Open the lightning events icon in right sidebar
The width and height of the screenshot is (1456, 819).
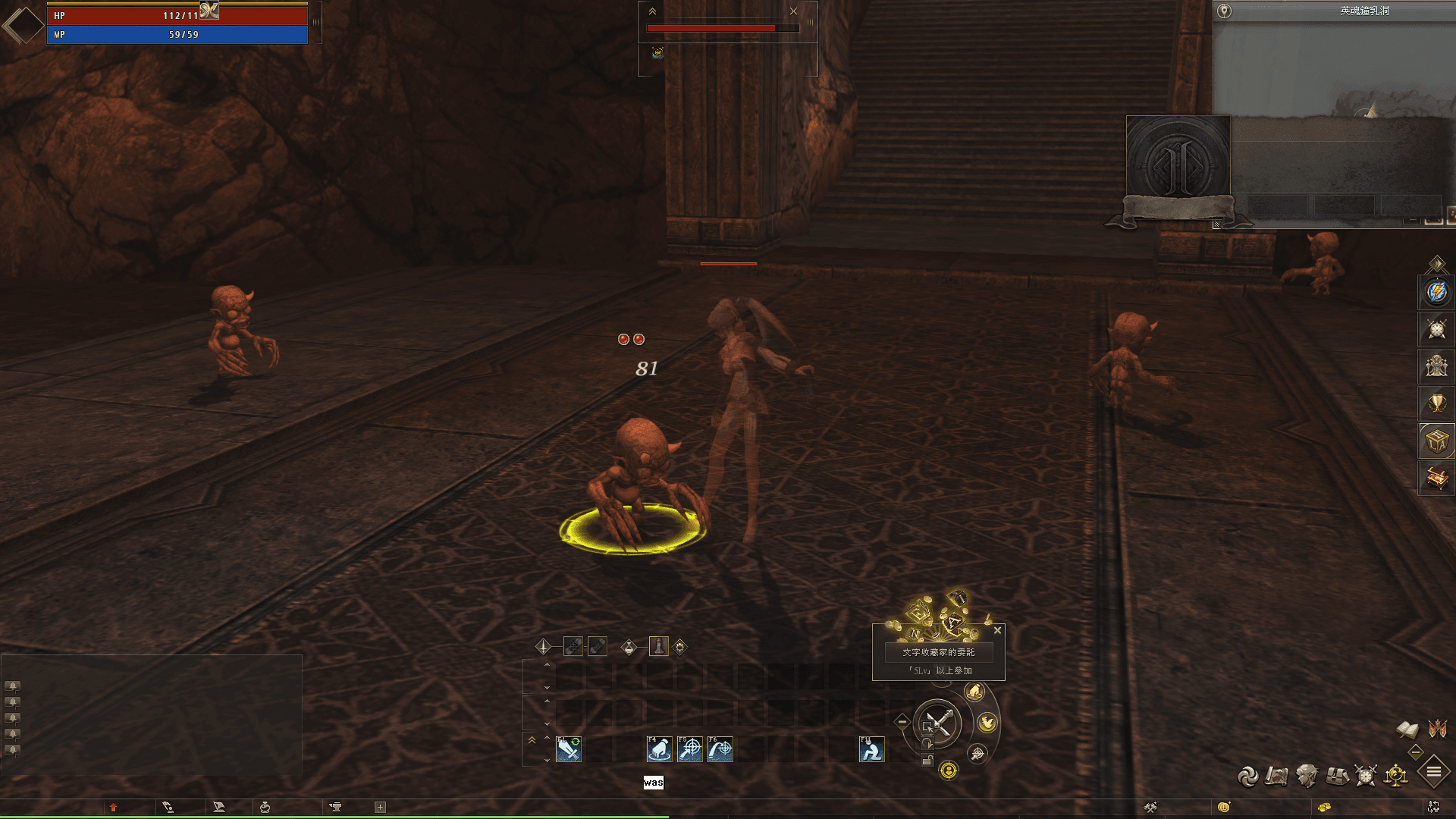coord(1436,293)
